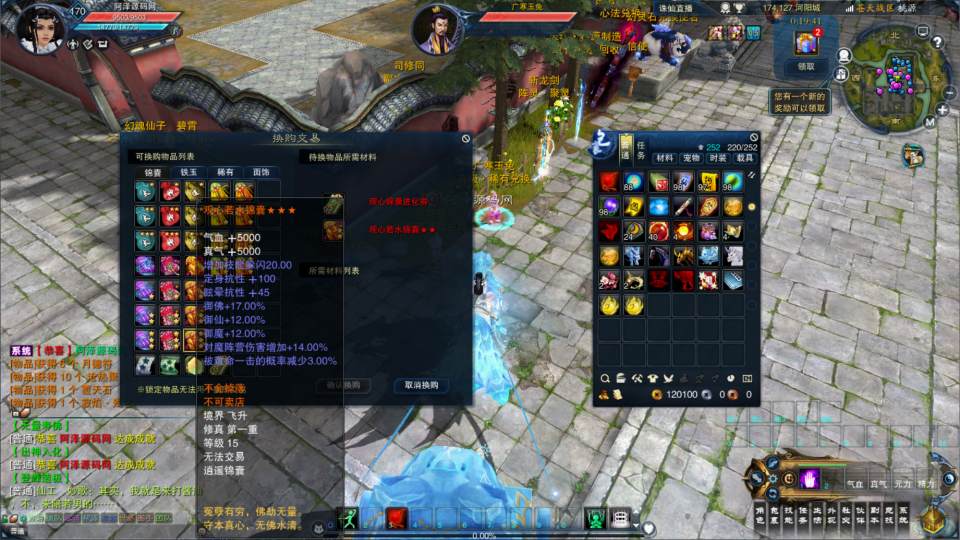Open the world map via M button

click(x=929, y=122)
